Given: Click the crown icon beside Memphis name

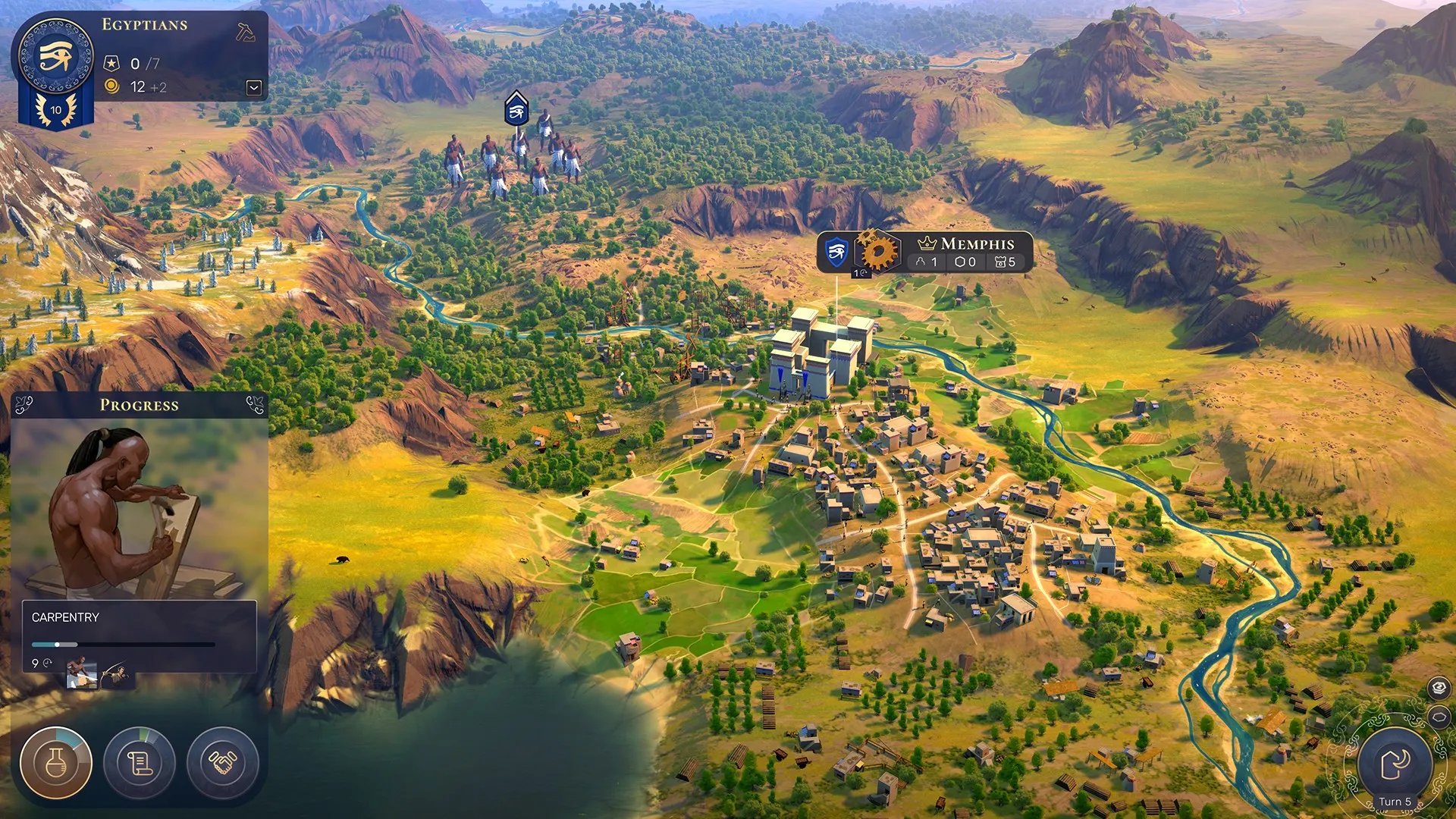Looking at the screenshot, I should click(927, 243).
